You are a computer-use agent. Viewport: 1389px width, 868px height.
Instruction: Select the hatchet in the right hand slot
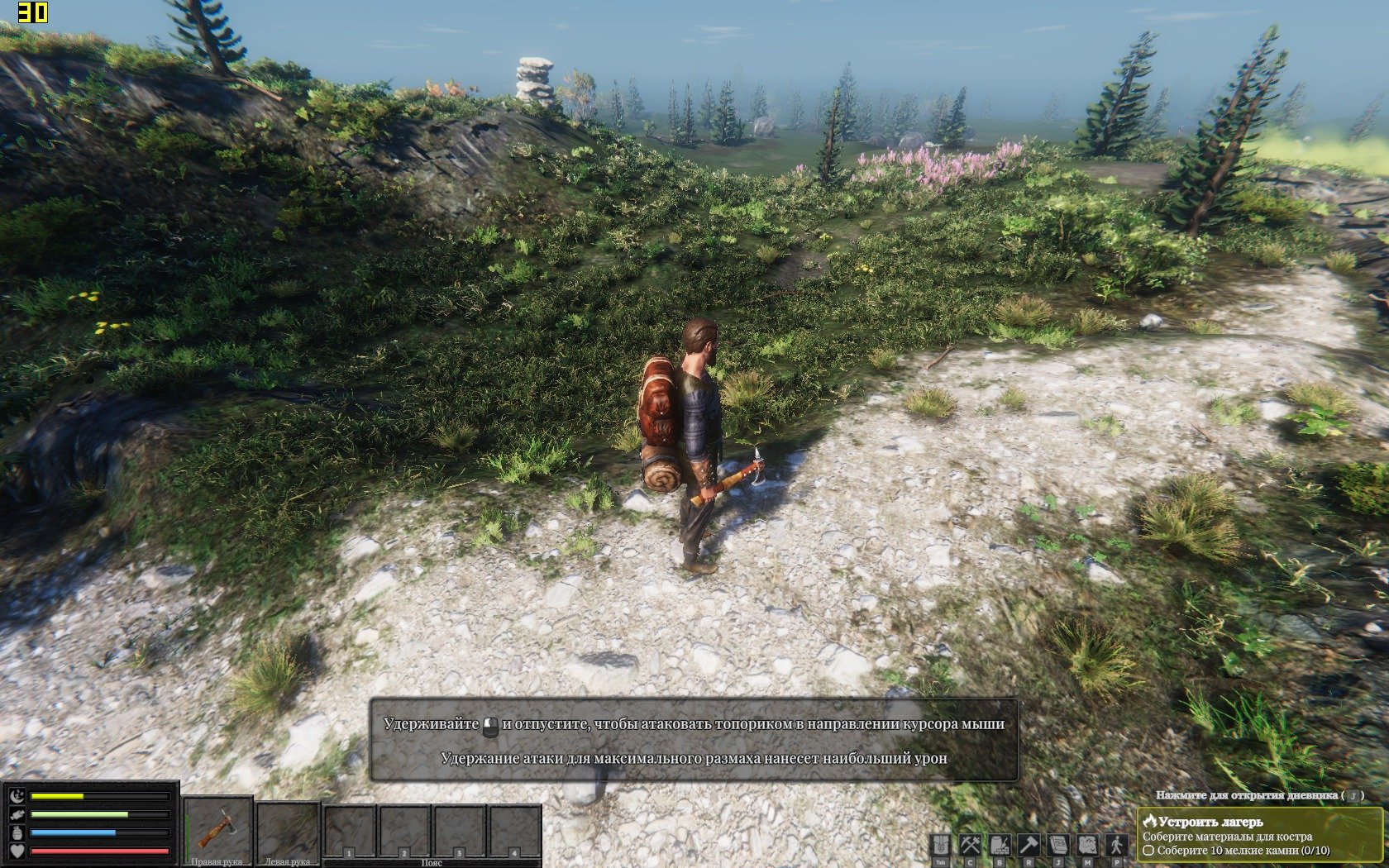tap(217, 827)
